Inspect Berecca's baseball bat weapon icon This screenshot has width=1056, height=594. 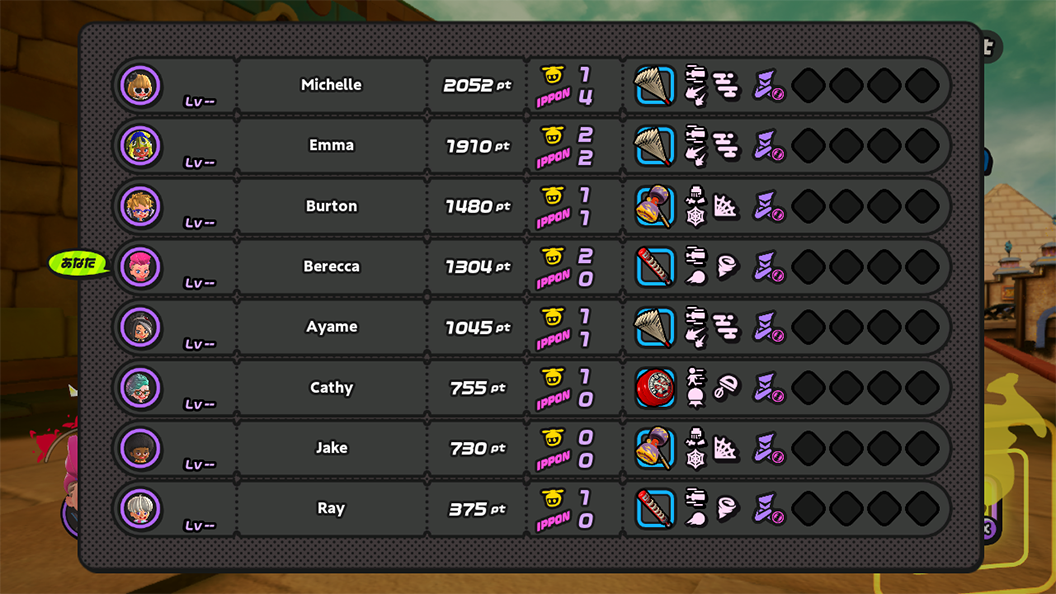pos(655,267)
